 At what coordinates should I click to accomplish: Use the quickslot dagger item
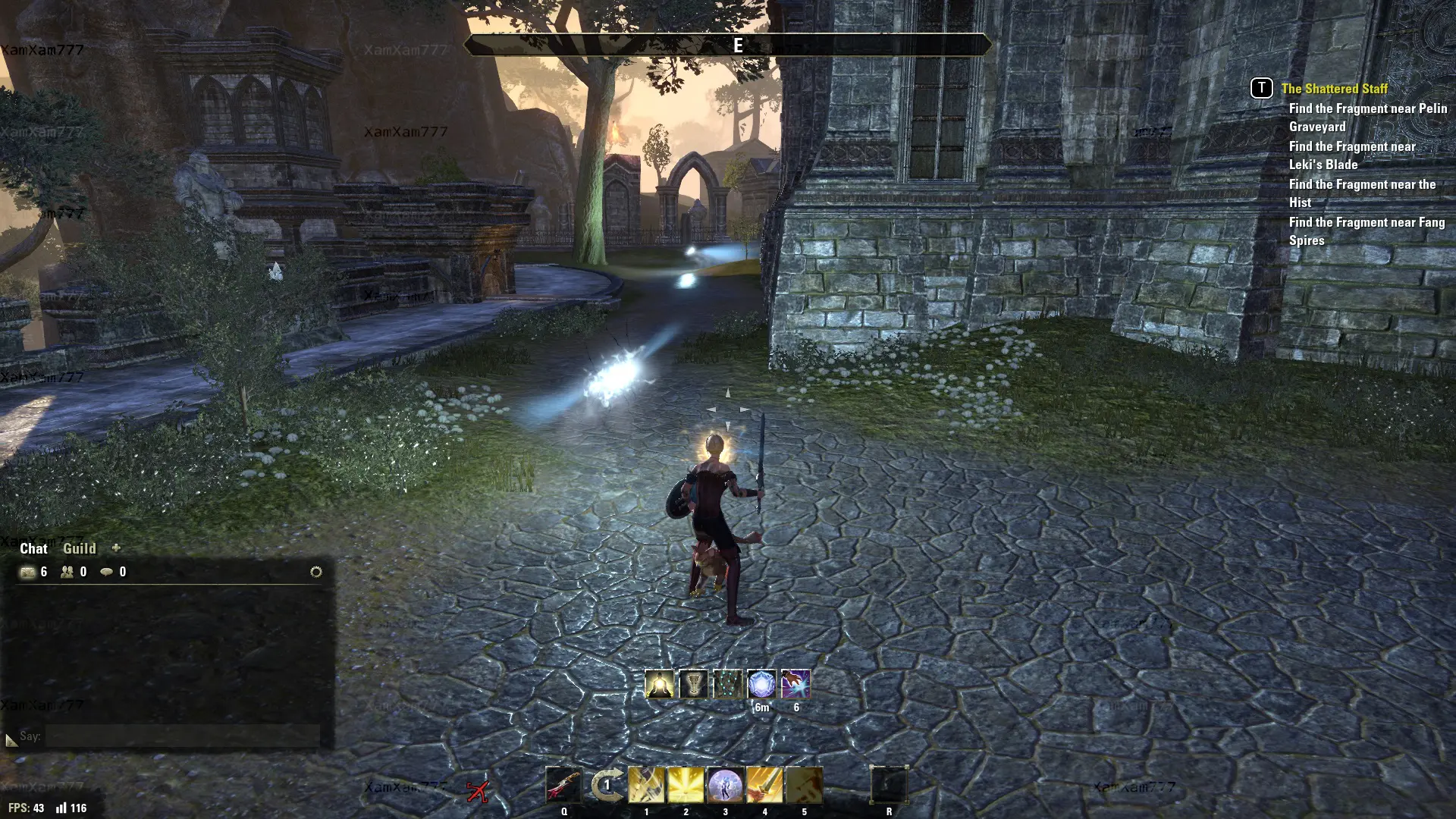coord(563,786)
